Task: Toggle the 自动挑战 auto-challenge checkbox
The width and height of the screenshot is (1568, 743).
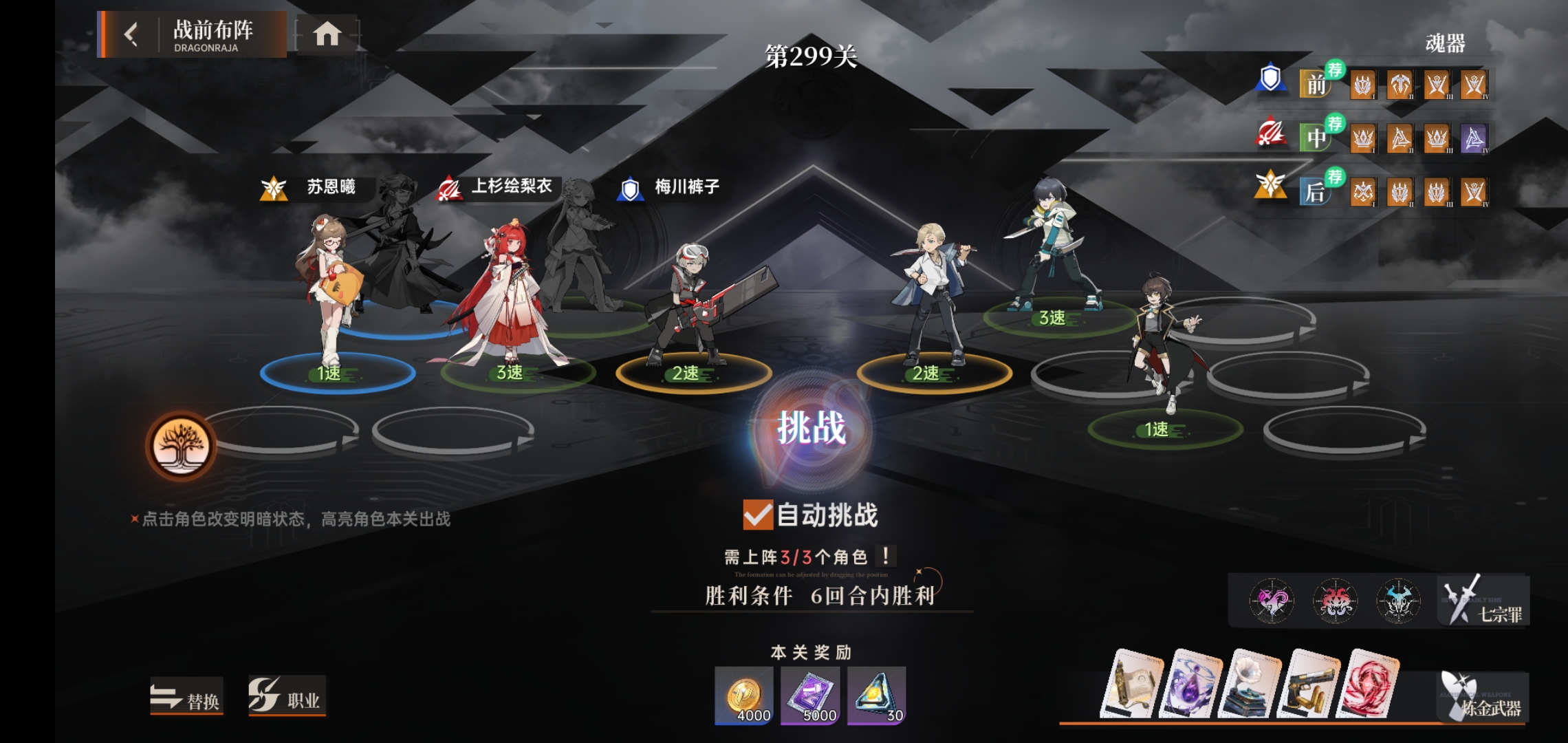Action: [758, 515]
